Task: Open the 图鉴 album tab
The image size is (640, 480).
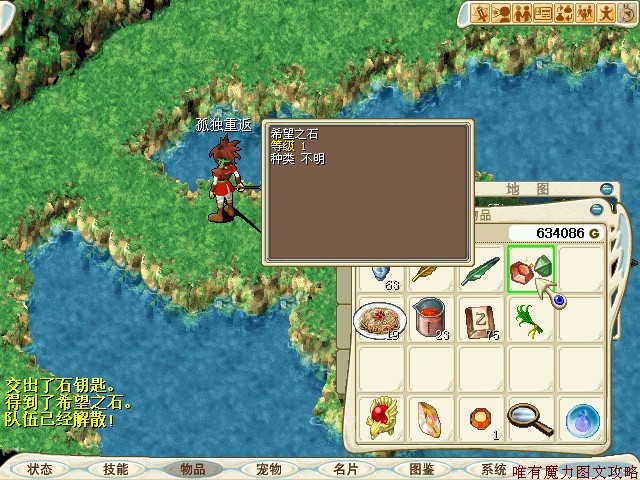Action: 421,468
